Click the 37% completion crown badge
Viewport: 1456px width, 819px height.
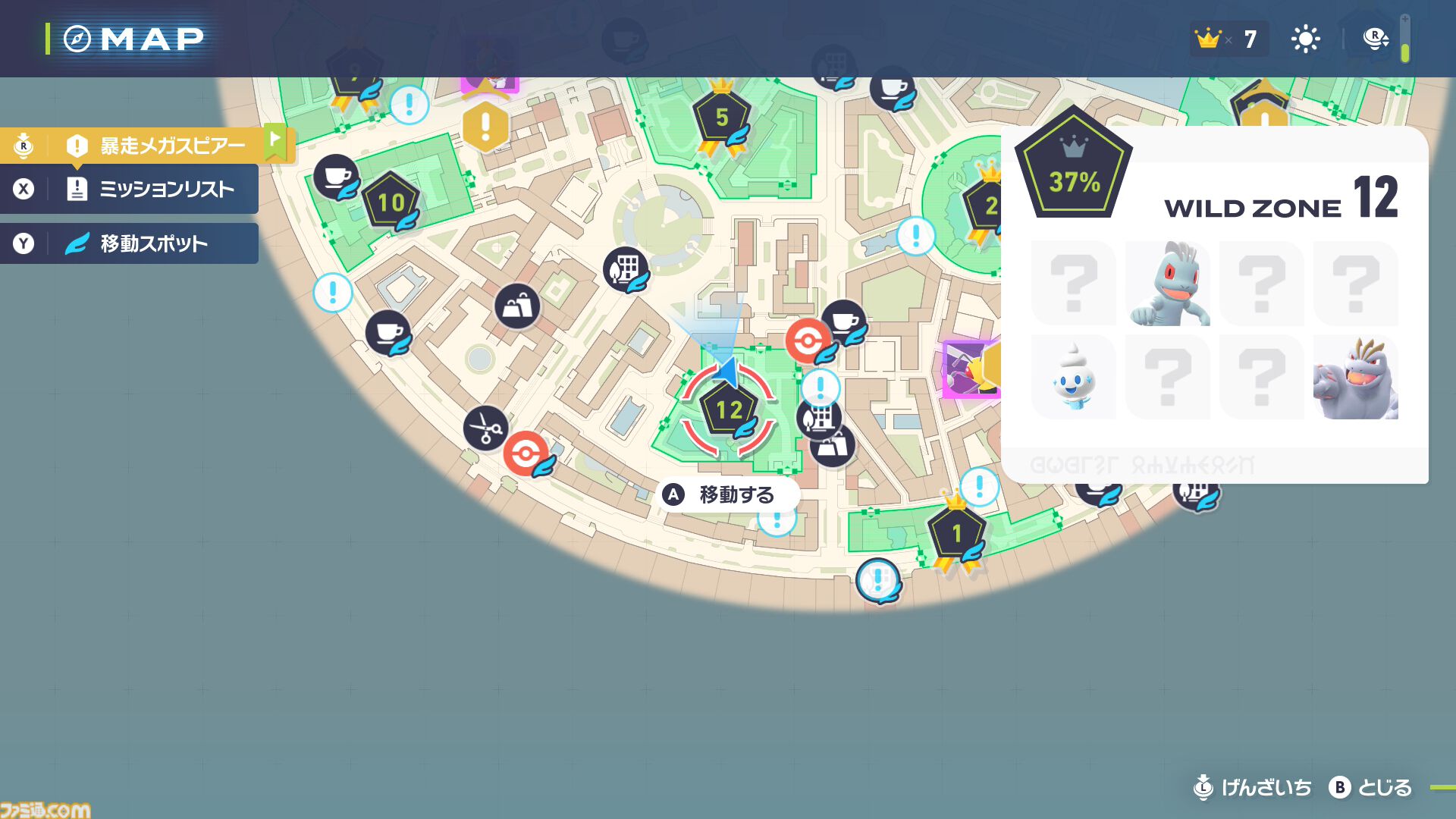tap(1074, 173)
